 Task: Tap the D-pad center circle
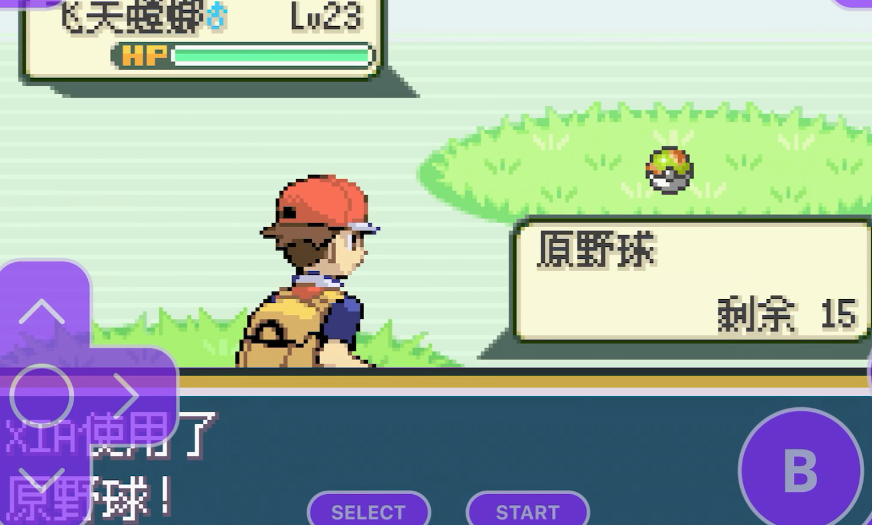[x=42, y=396]
